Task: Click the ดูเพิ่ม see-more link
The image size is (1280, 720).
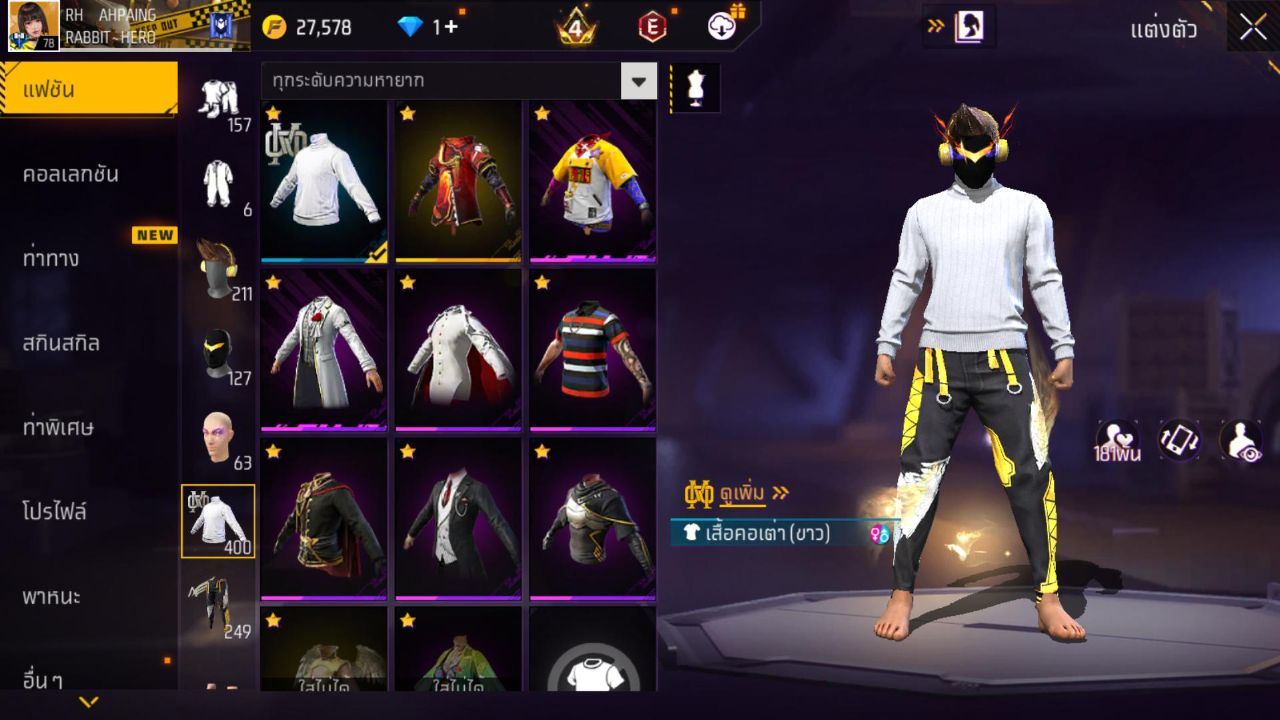Action: tap(742, 492)
